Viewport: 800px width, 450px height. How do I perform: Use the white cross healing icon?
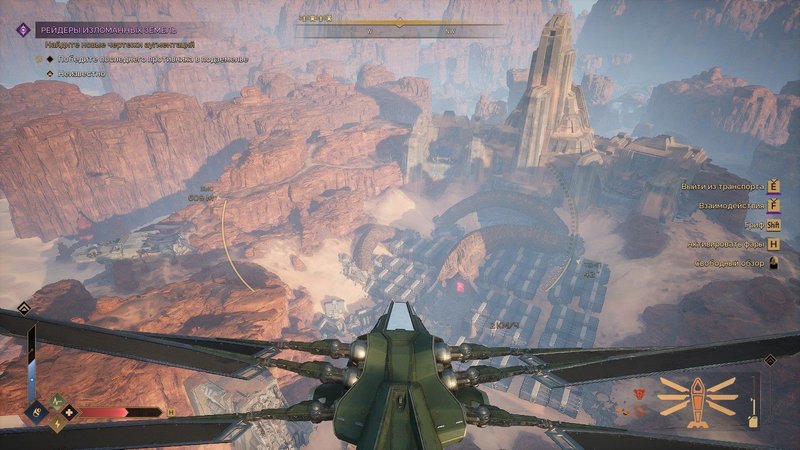68,410
